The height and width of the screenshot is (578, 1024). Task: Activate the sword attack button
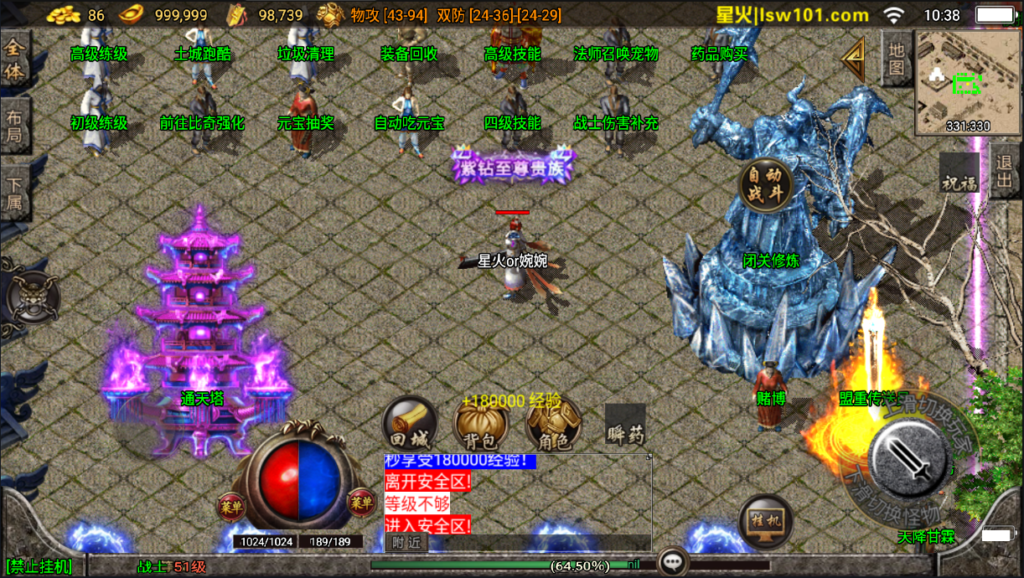coord(909,453)
